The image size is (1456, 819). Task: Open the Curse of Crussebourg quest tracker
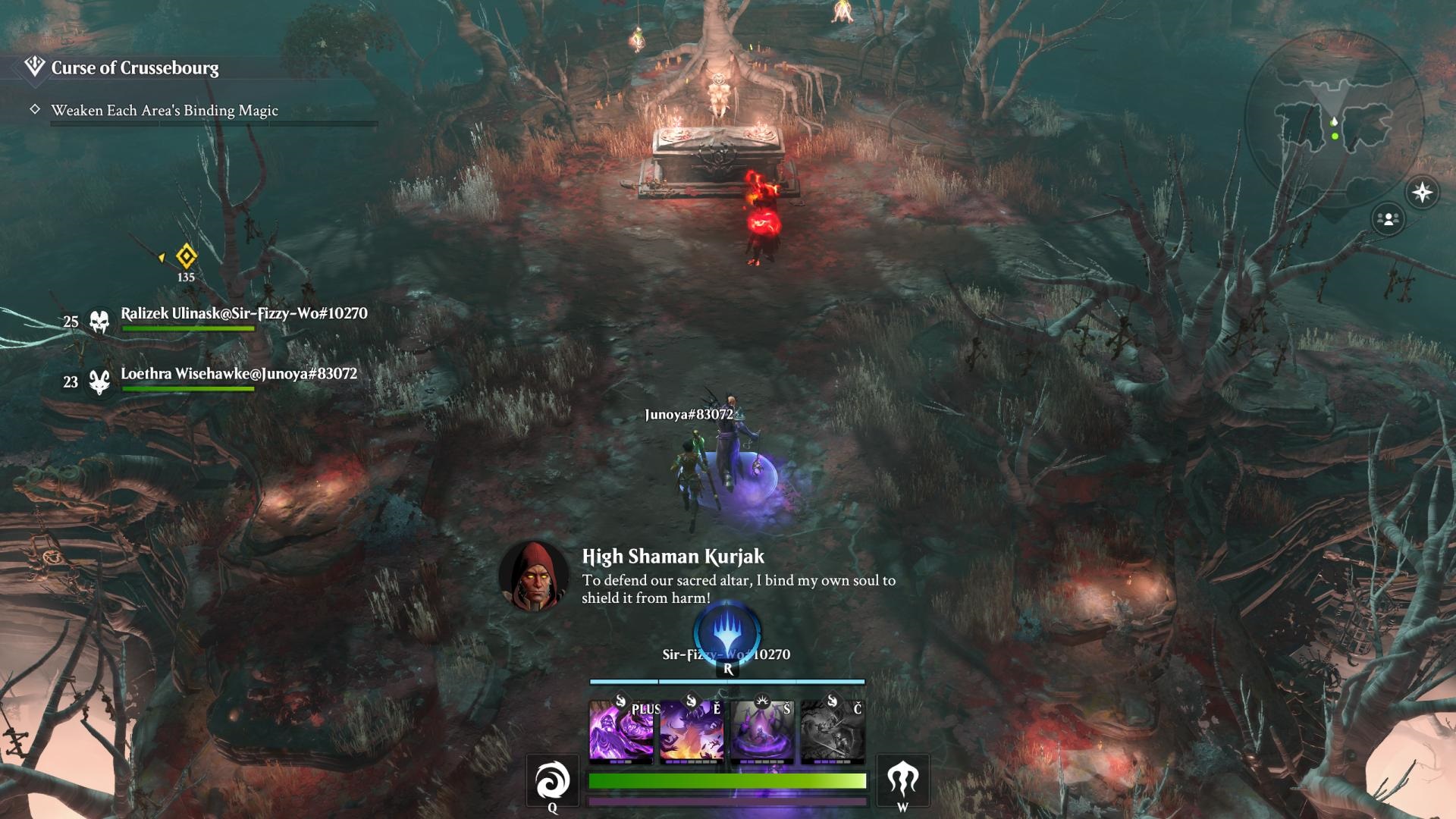coord(134,68)
